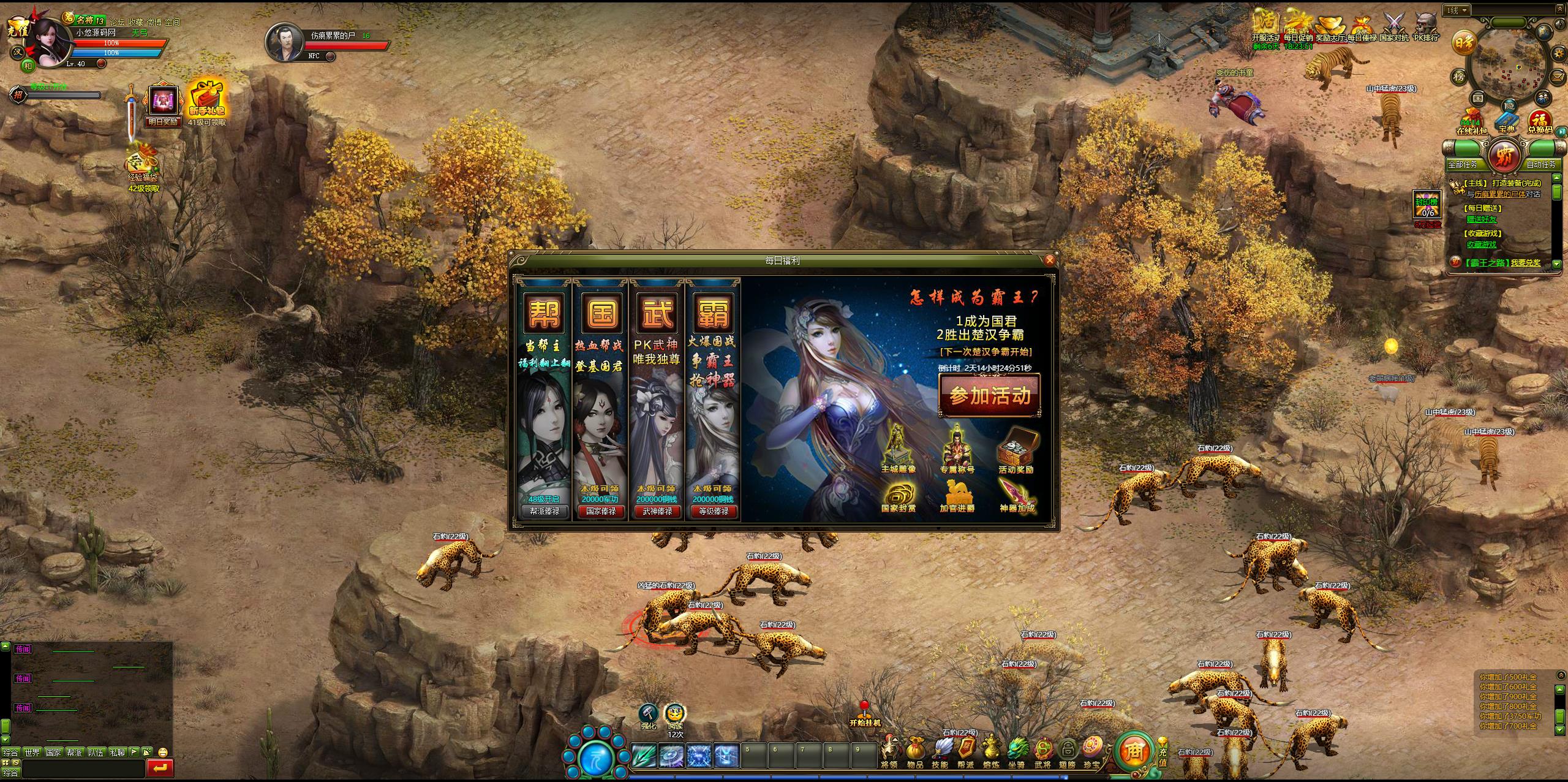
Task: Open the 强化 enhancement hammer icon
Action: click(x=648, y=714)
